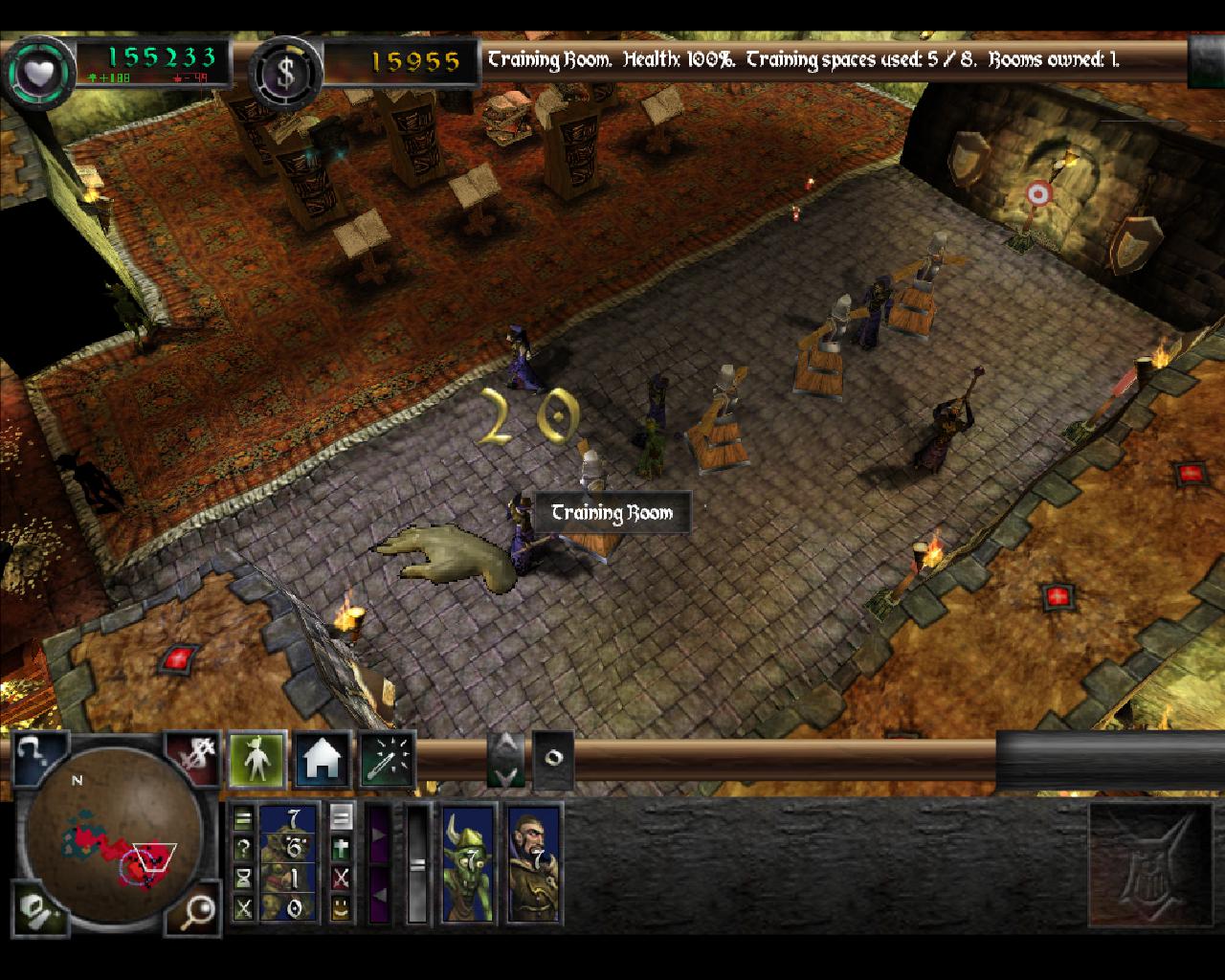The width and height of the screenshot is (1225, 980).
Task: Filter creatures by crossed swords fighting icon
Action: 244,907
